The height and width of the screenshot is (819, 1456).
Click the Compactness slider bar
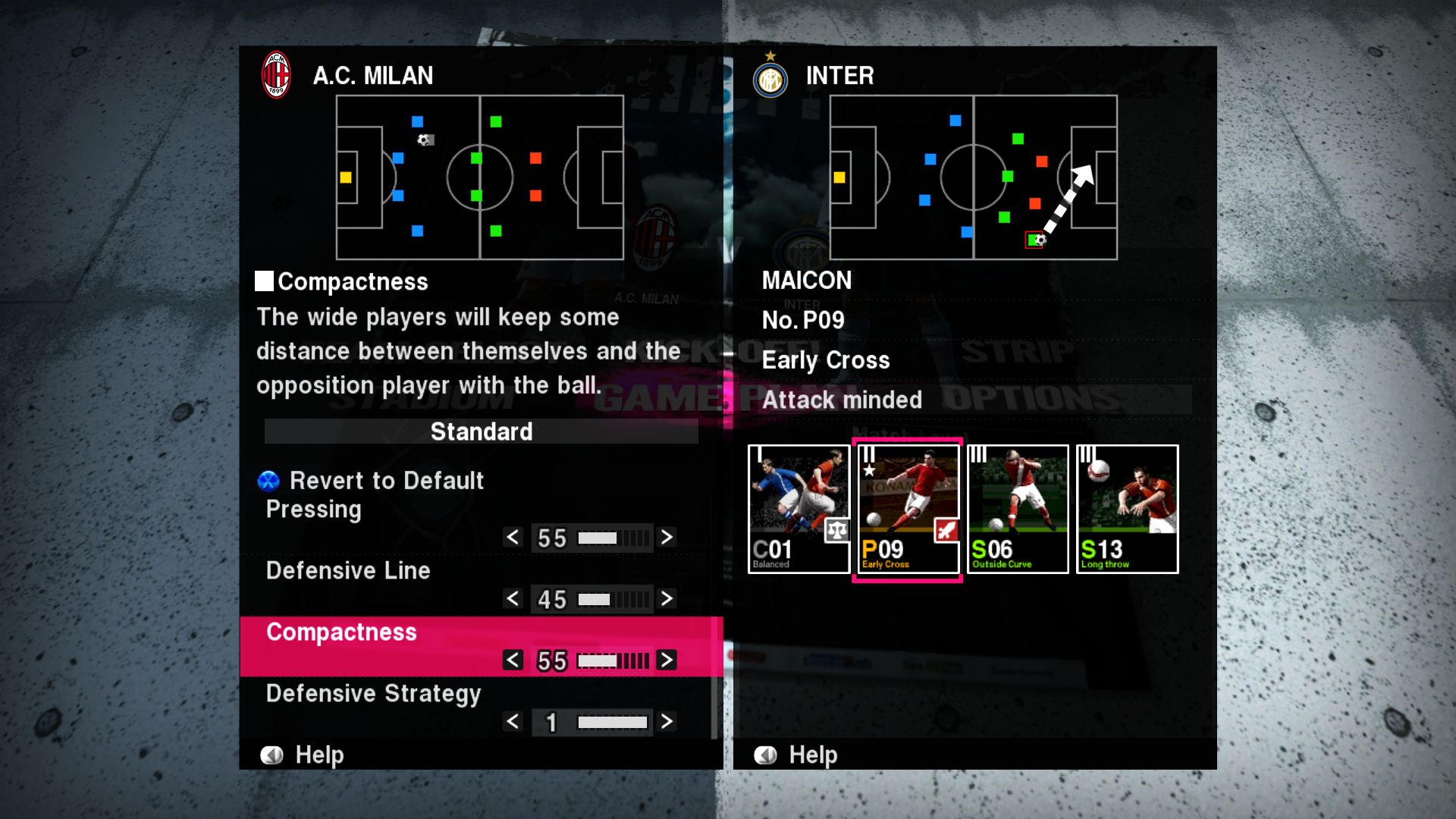coord(613,661)
